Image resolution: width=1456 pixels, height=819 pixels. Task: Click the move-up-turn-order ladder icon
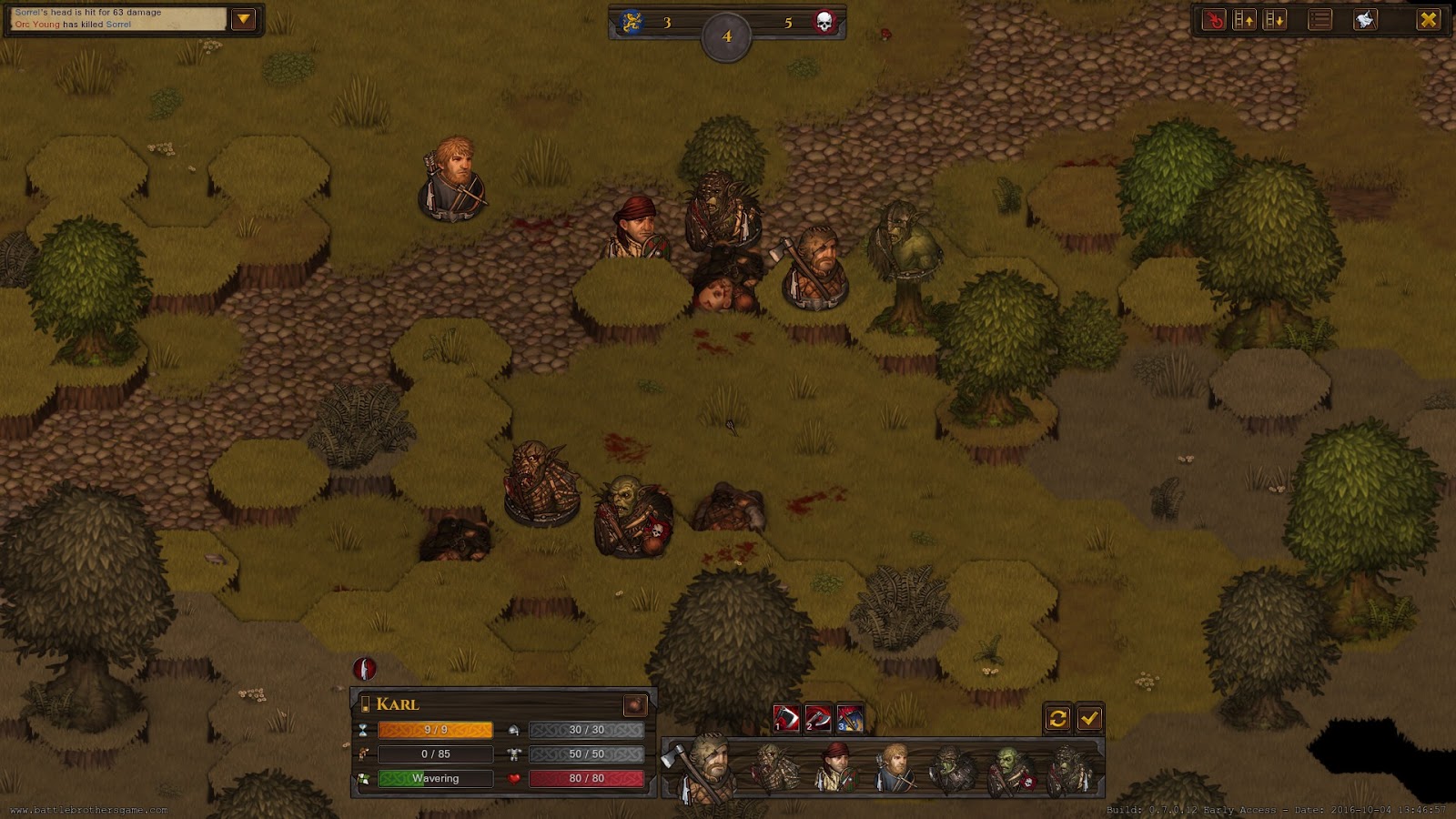pyautogui.click(x=1245, y=18)
